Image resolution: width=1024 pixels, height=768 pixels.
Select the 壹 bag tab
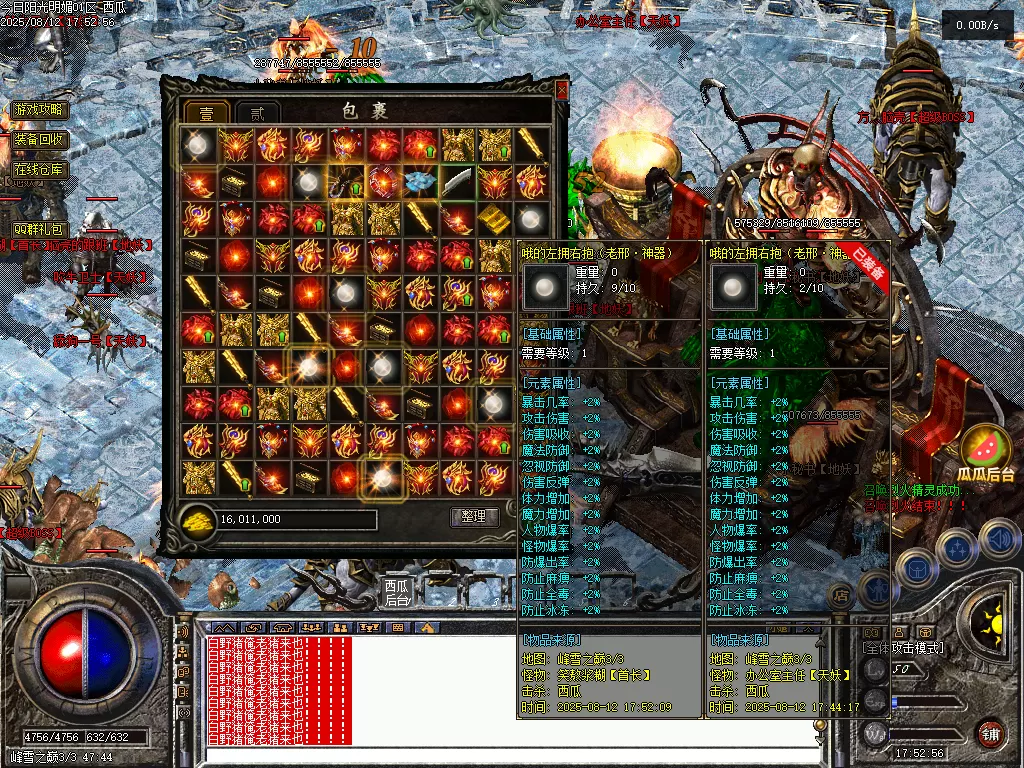[x=207, y=112]
